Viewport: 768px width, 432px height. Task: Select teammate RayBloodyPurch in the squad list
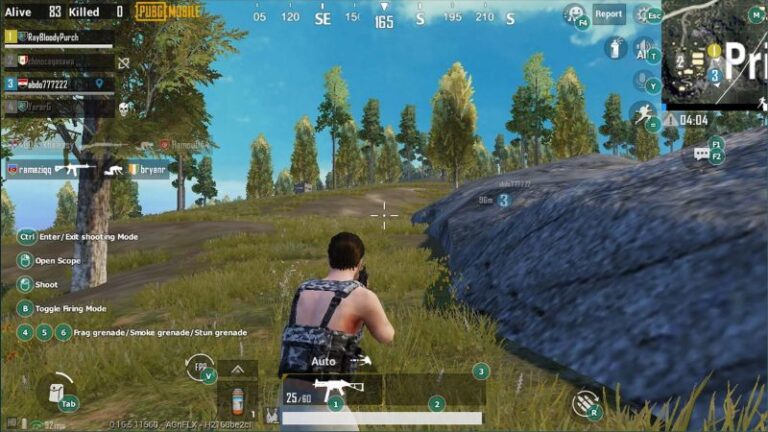(58, 36)
